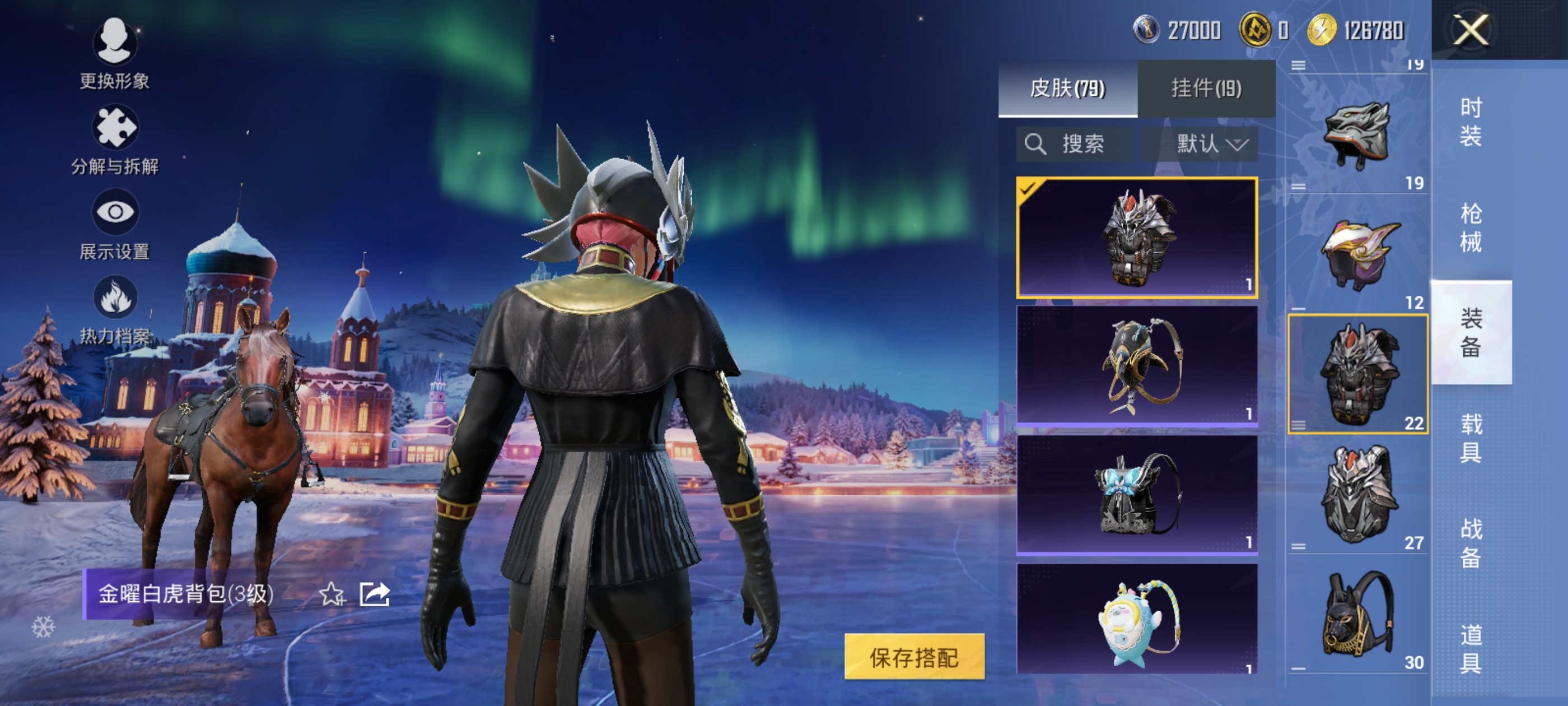
Task: Select the blue bow black backpack skin
Action: [x=1136, y=494]
